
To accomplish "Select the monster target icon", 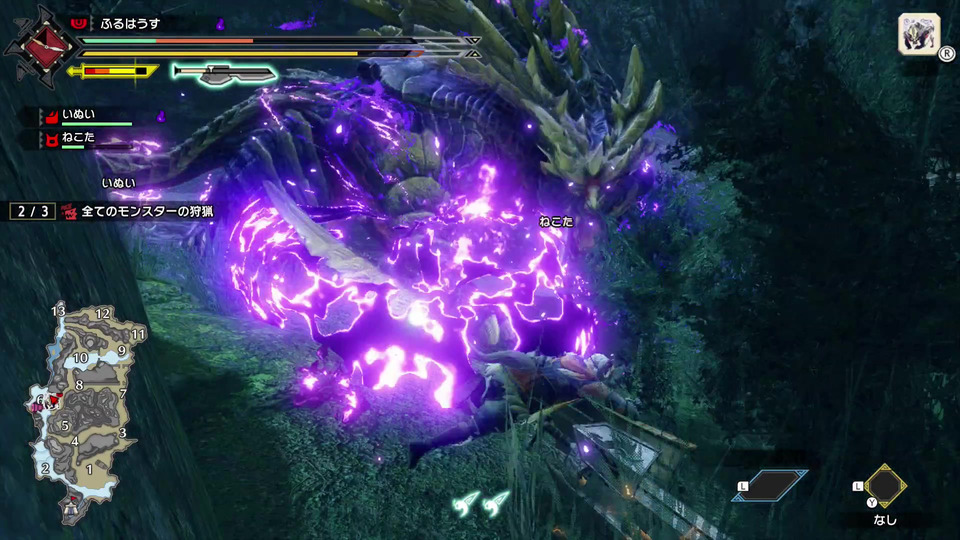I will point(918,33).
